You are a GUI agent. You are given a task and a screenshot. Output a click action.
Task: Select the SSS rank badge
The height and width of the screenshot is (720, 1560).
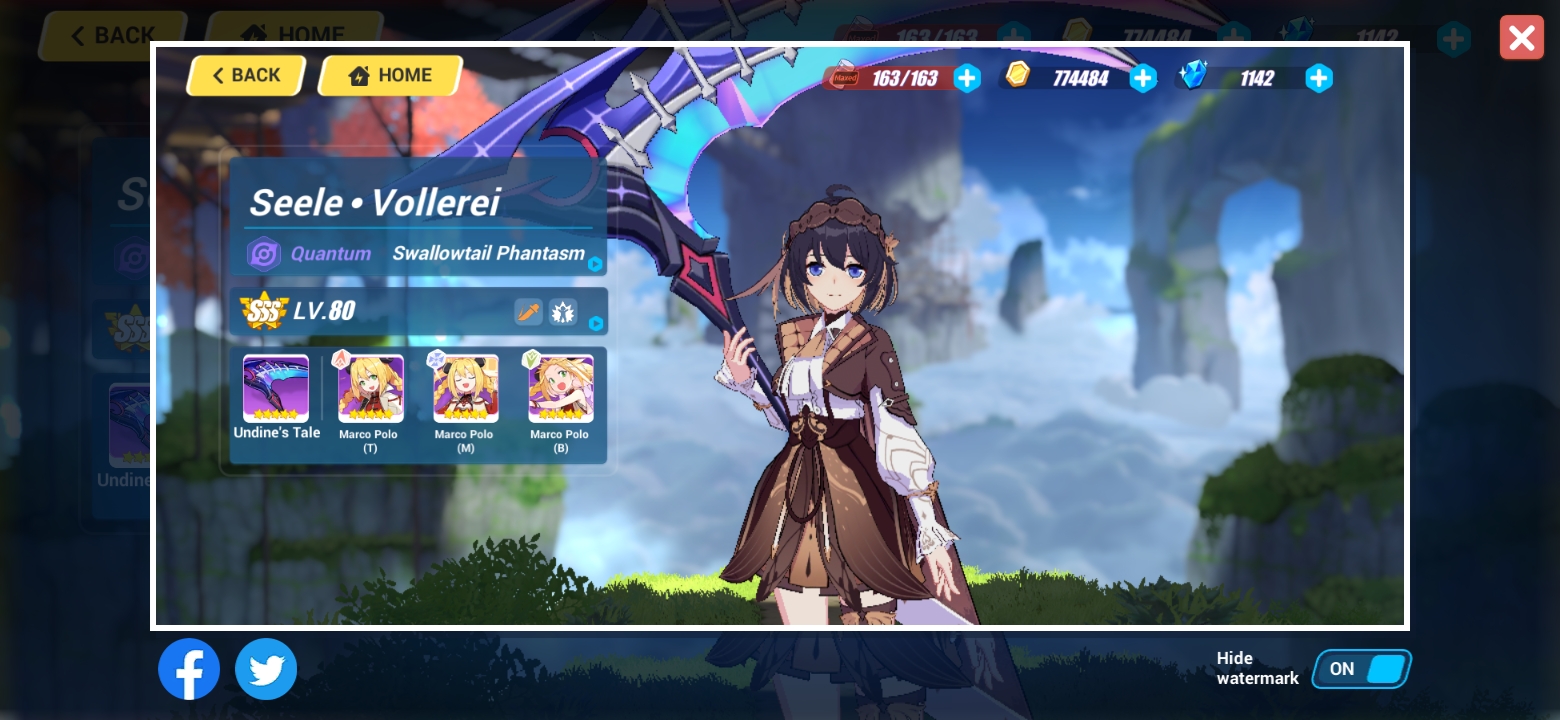(x=264, y=309)
